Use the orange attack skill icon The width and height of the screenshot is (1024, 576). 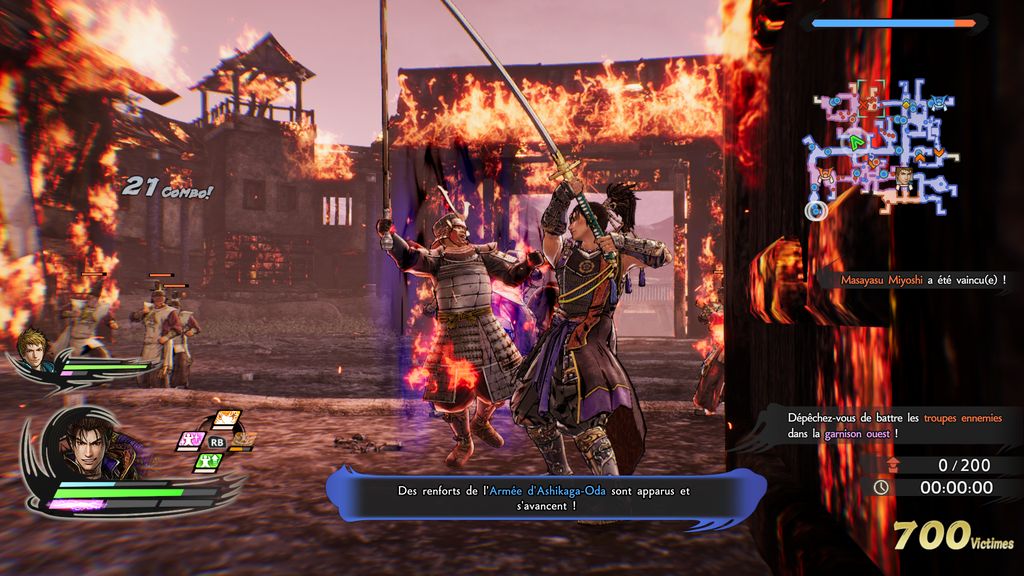click(x=225, y=420)
